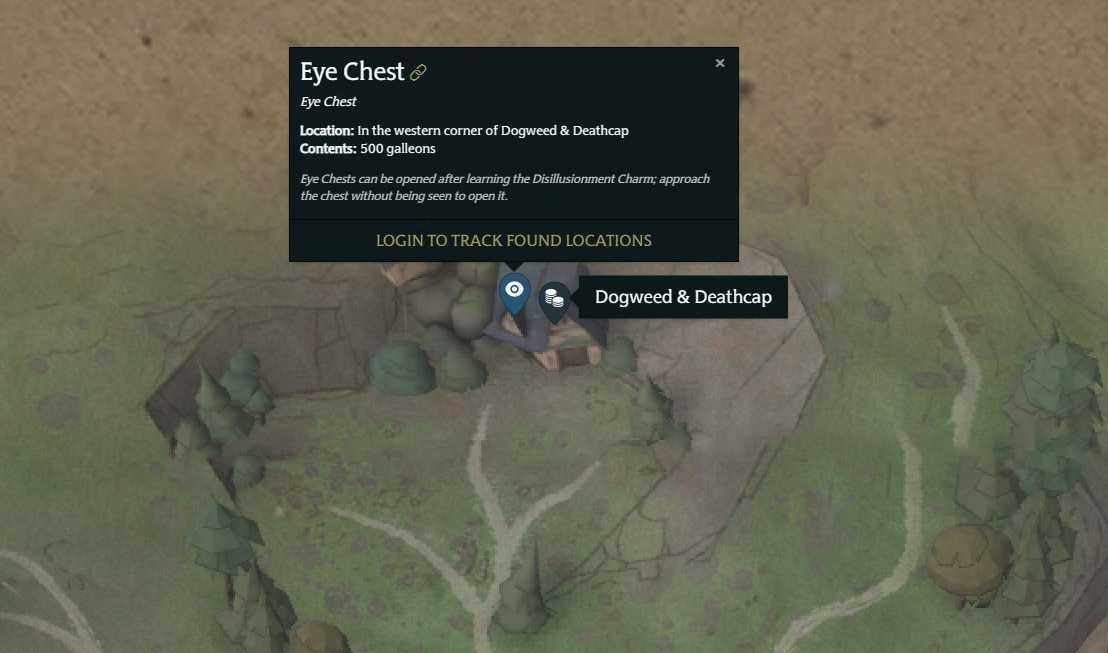Viewport: 1108px width, 653px height.
Task: Select the blue Eye Chest map marker
Action: coord(514,292)
